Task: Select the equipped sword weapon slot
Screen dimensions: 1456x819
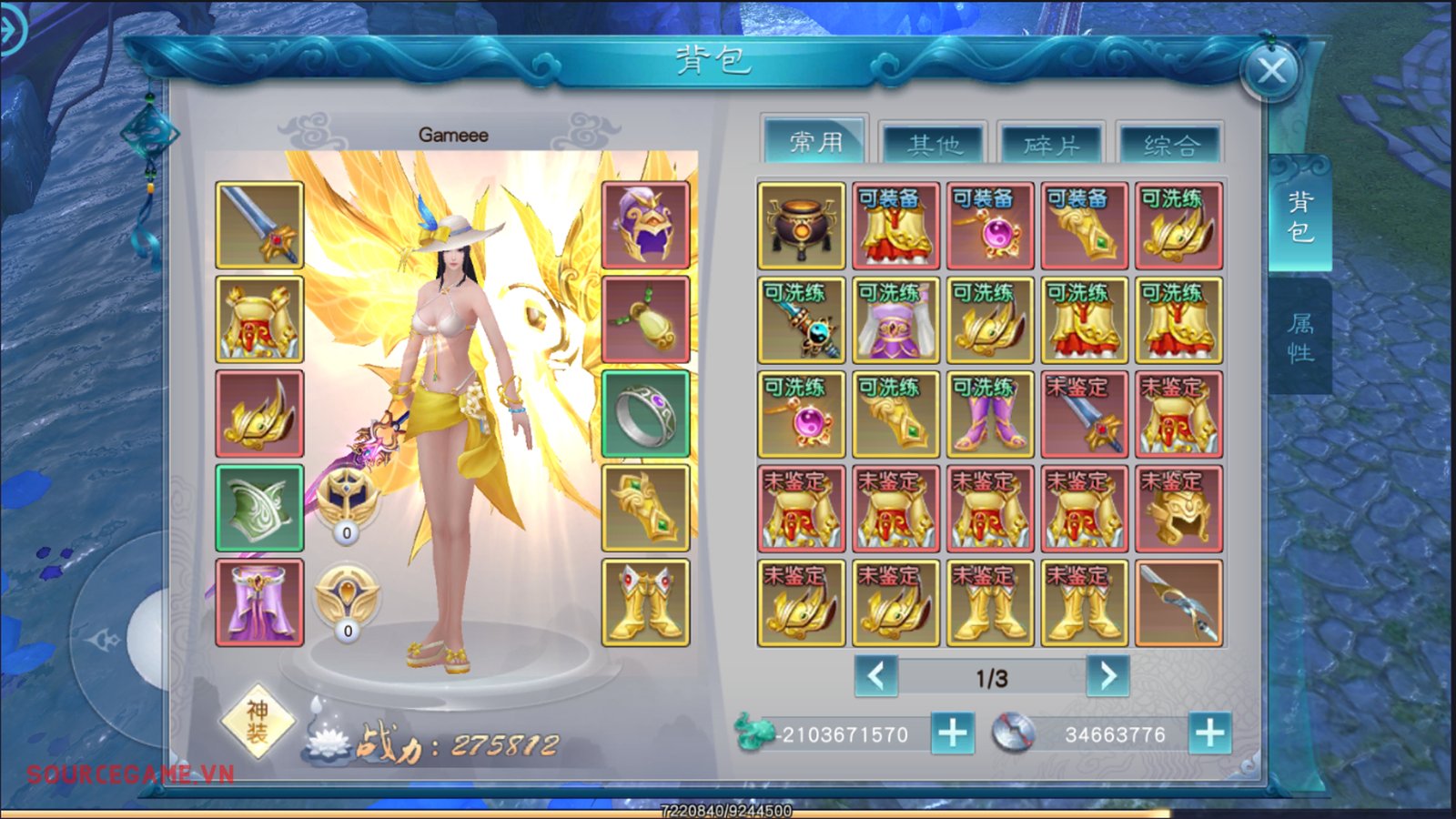Action: [x=259, y=225]
